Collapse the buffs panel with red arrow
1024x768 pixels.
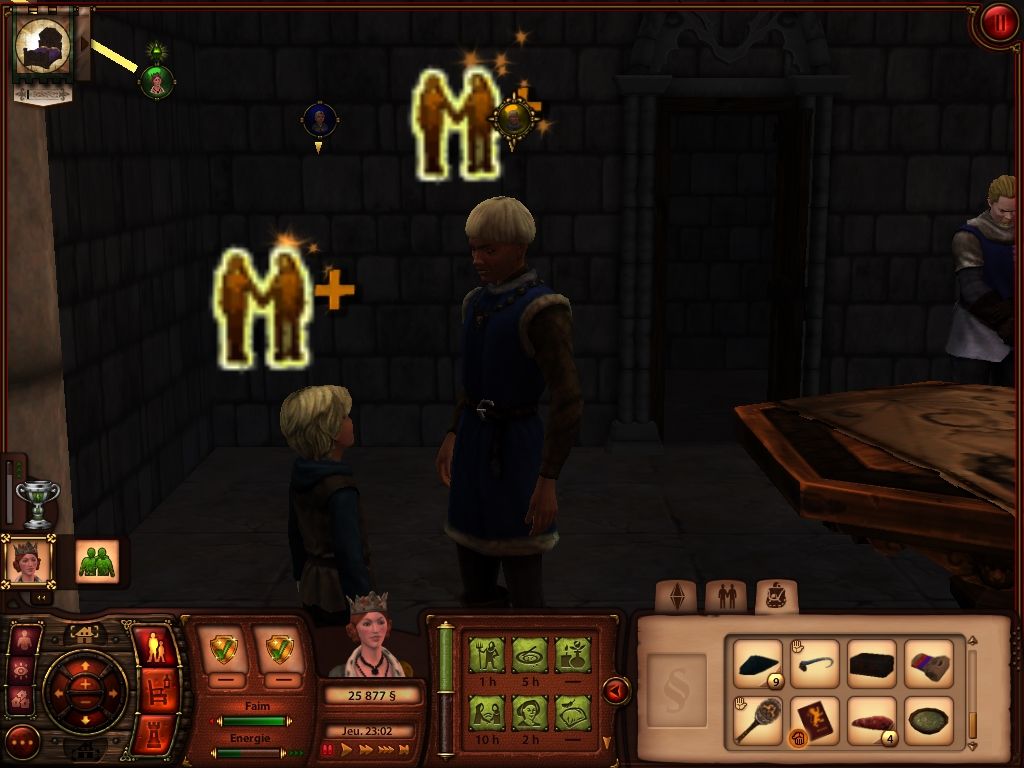[x=616, y=691]
